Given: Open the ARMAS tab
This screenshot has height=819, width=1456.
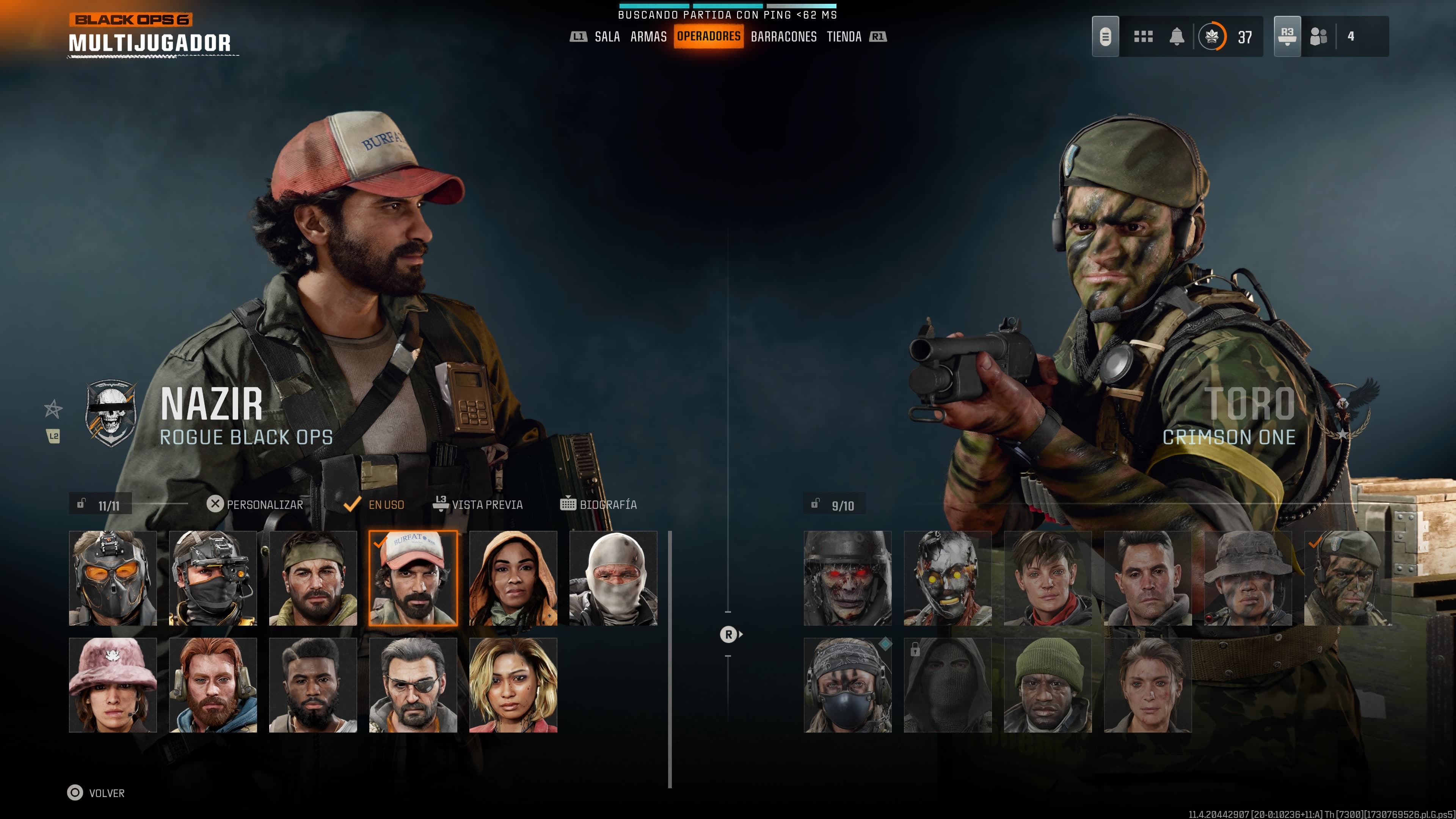Looking at the screenshot, I should point(648,37).
